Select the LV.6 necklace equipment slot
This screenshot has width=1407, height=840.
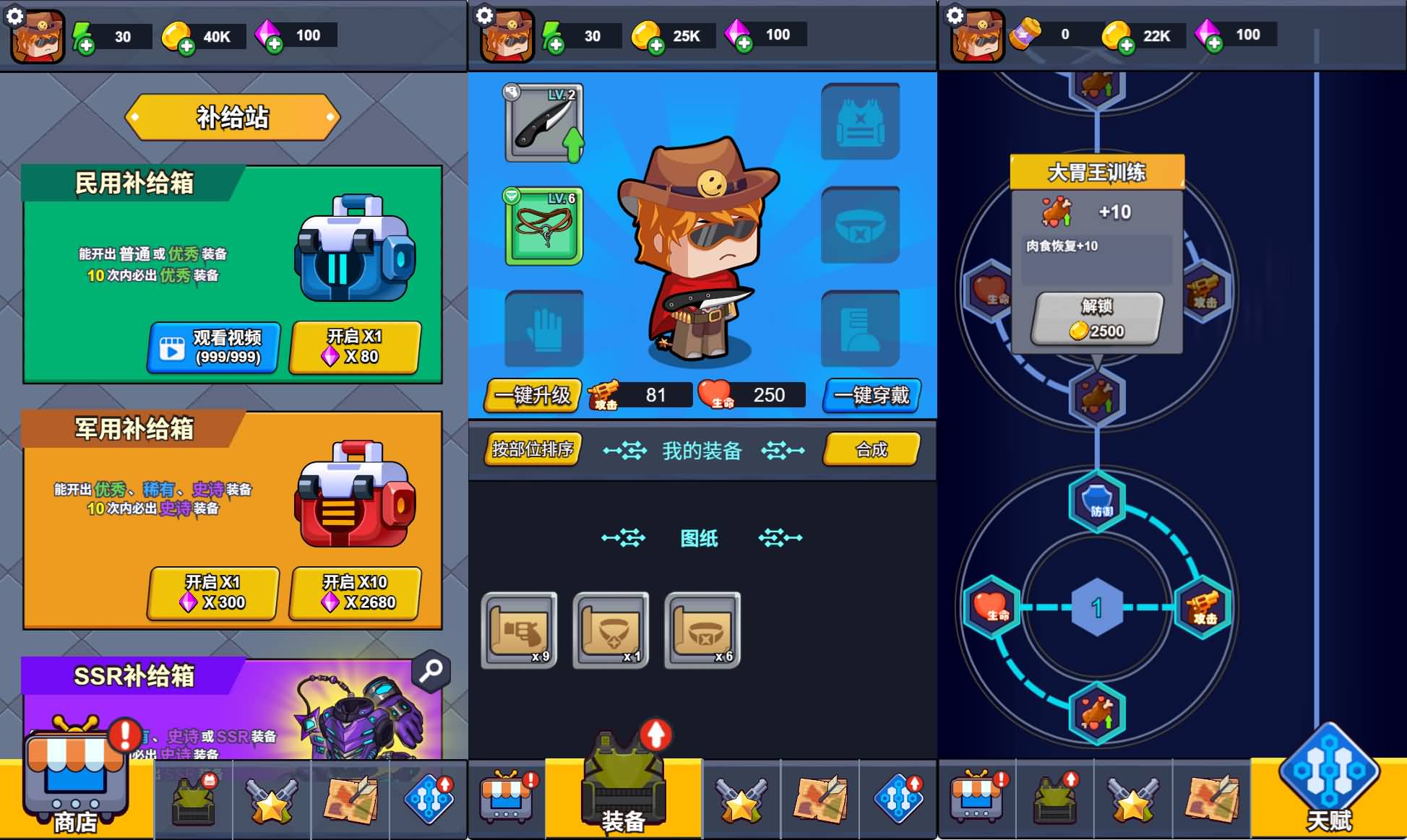point(542,225)
